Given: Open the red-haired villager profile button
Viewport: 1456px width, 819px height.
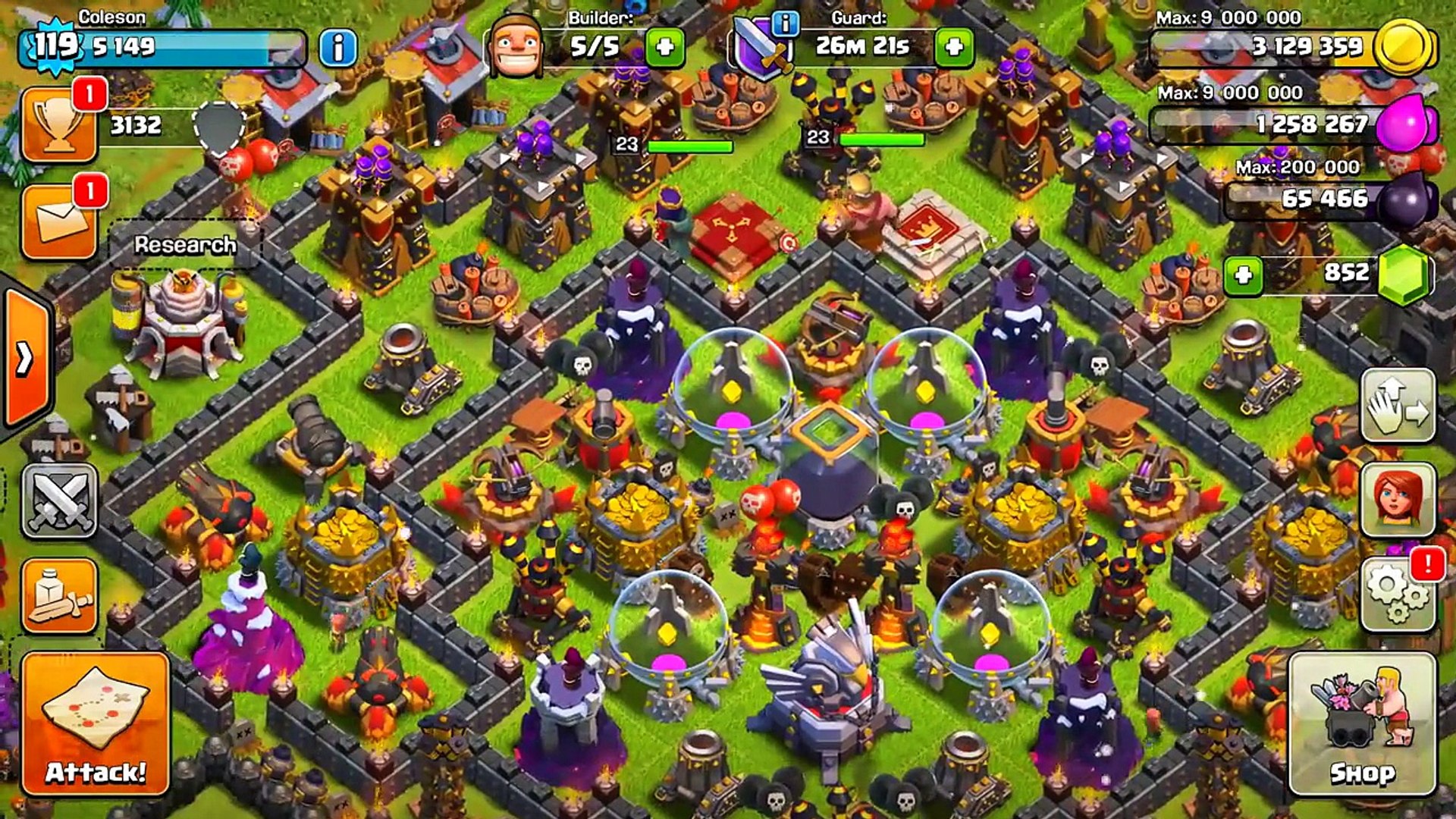Looking at the screenshot, I should click(x=1398, y=500).
